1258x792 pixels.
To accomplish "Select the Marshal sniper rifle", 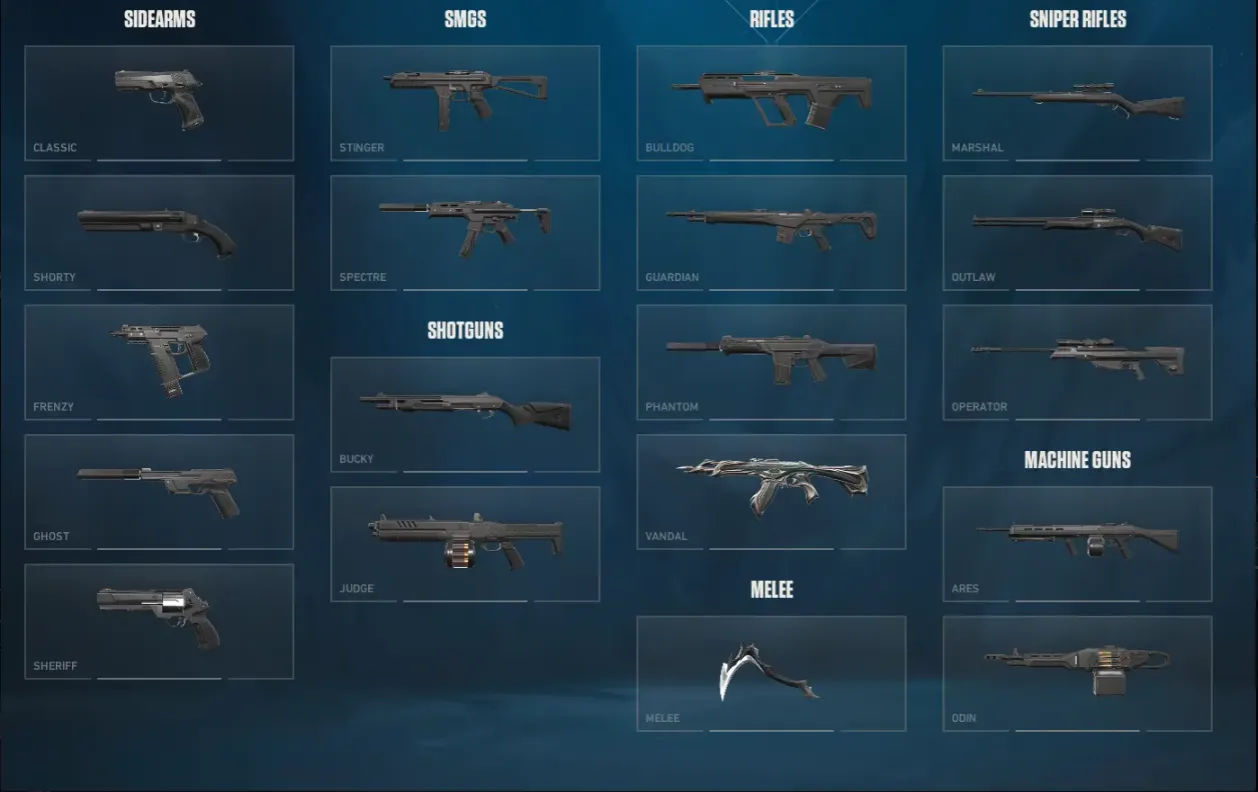I will point(1077,103).
